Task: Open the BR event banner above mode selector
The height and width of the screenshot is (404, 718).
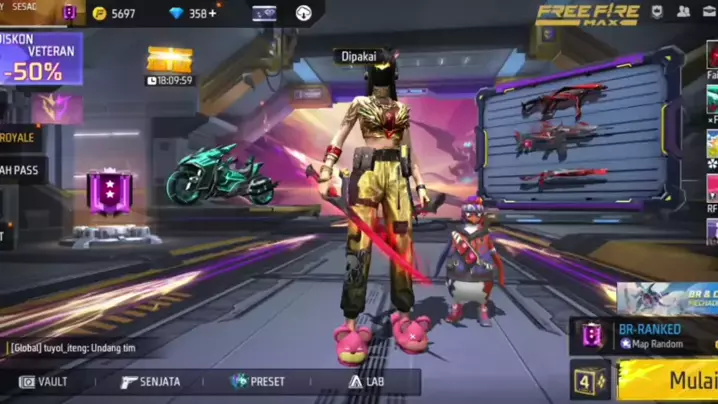Action: [x=666, y=296]
